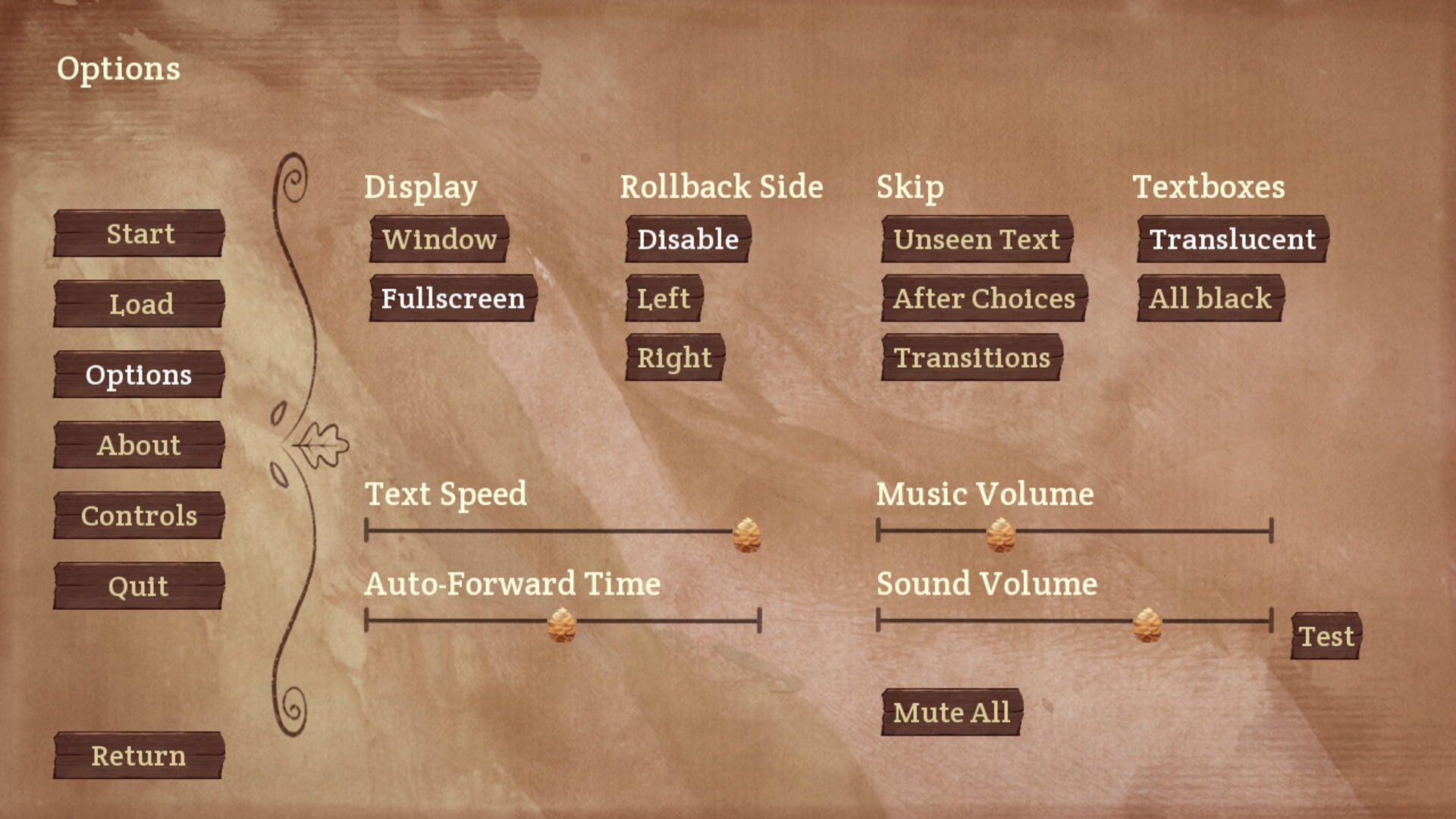Disable the Rollback Side feature

pyautogui.click(x=686, y=240)
